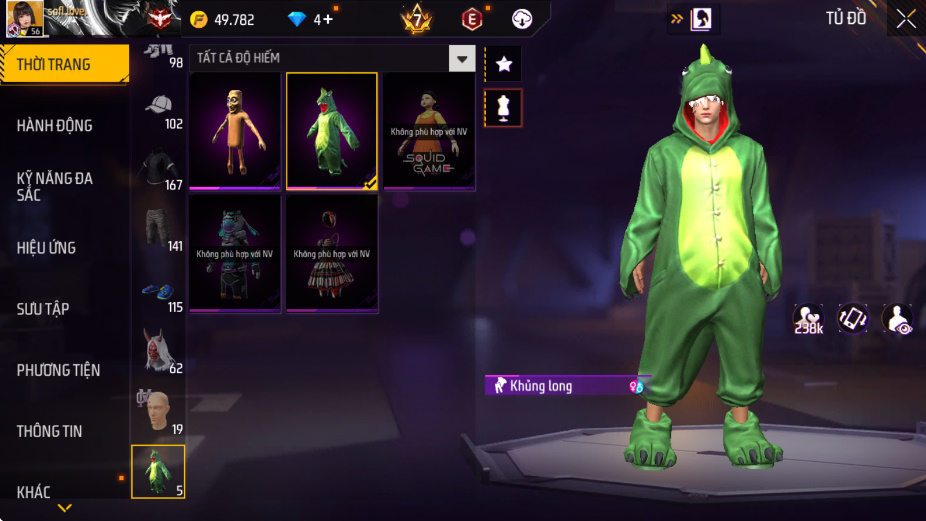Select the cap headwear category
926x521 pixels.
[x=158, y=107]
